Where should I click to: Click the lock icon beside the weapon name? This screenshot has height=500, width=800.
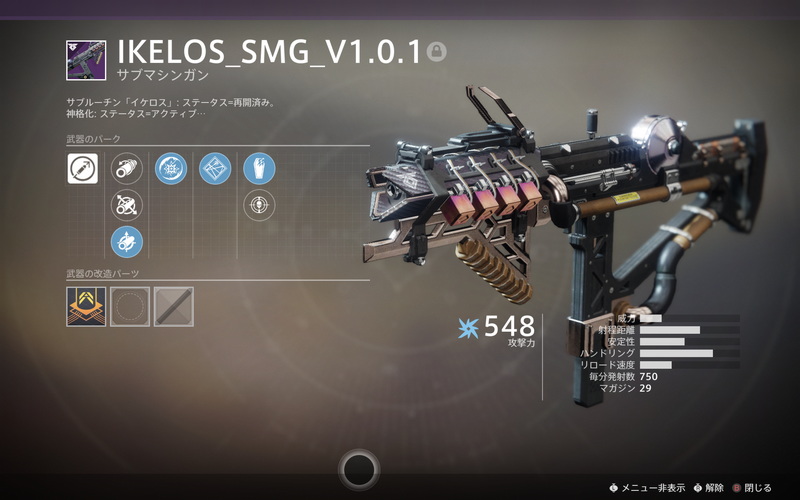pos(436,51)
